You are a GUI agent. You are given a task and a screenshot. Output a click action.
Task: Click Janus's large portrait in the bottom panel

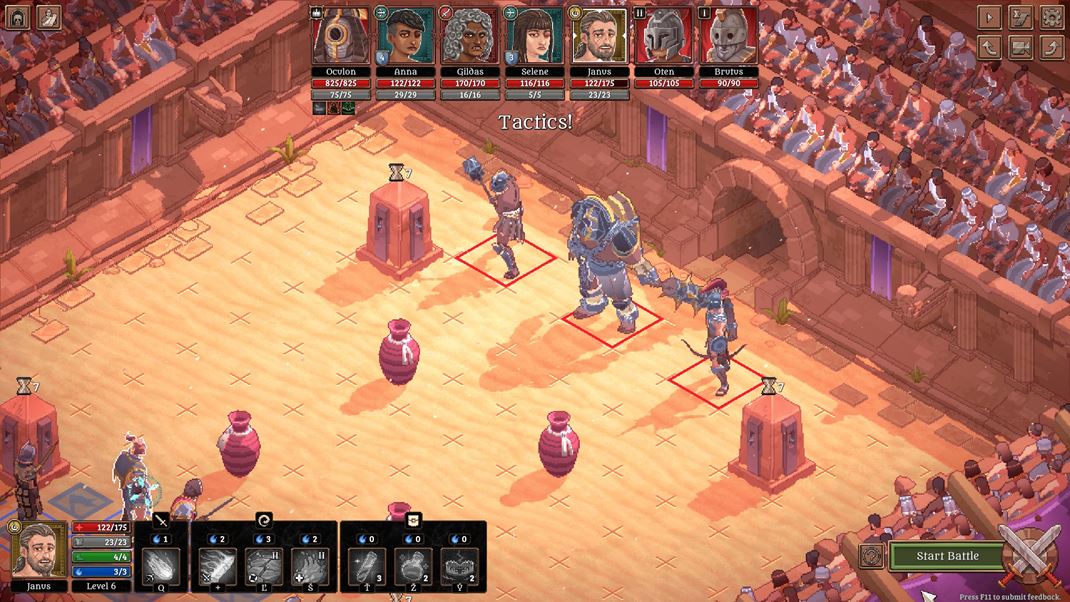39,549
